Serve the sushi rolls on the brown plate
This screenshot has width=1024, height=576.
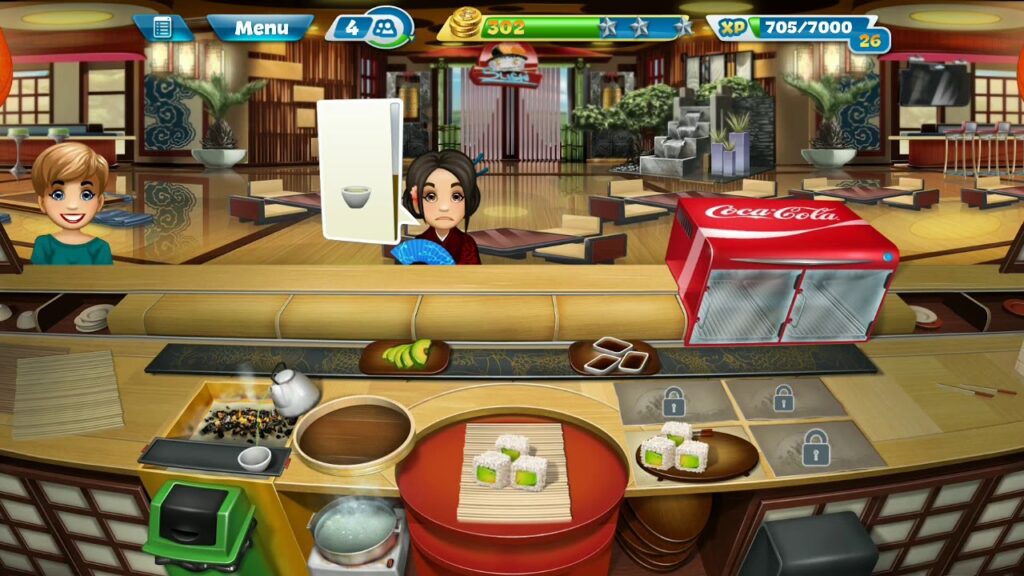tap(680, 451)
